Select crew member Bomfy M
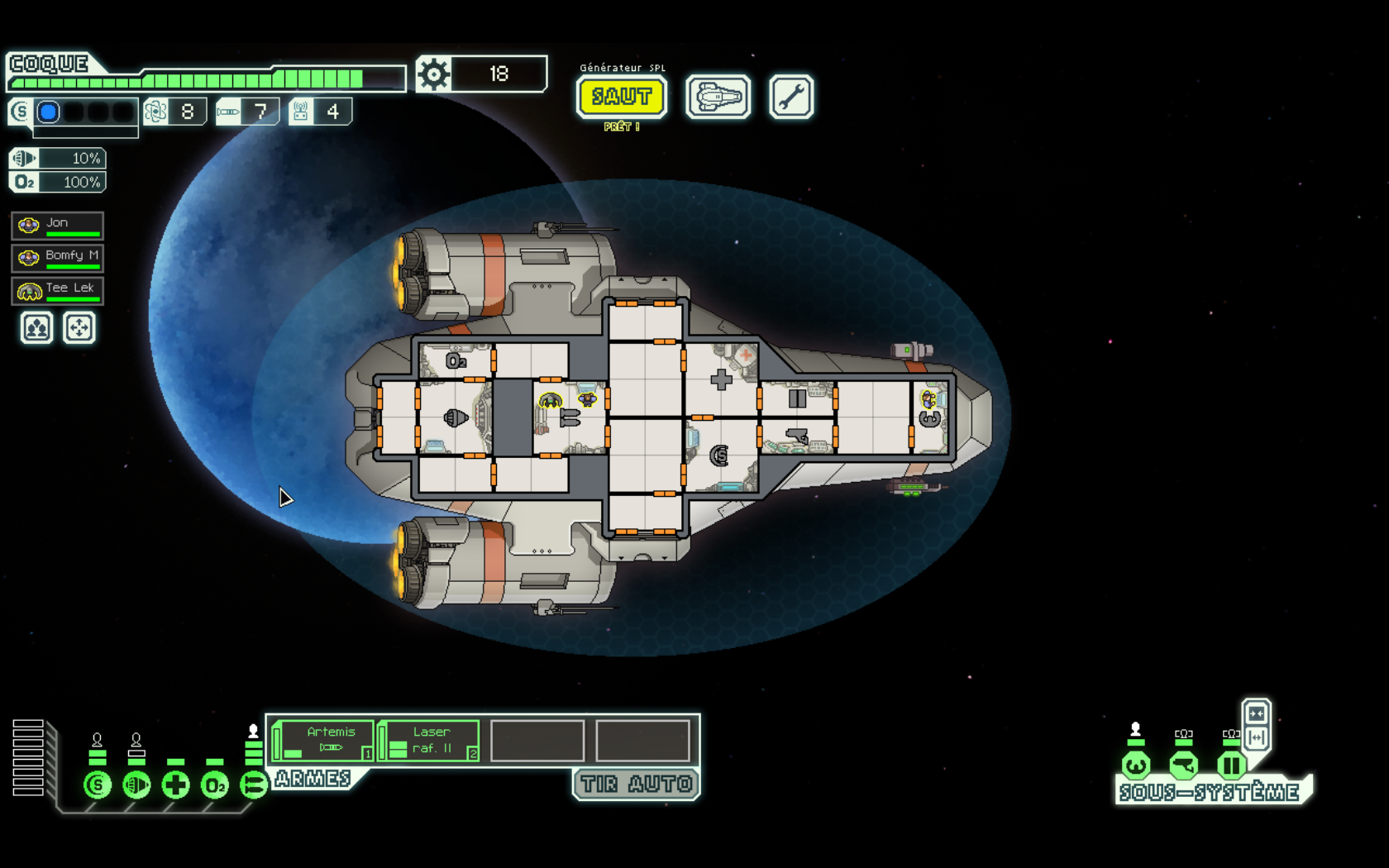Image resolution: width=1389 pixels, height=868 pixels. point(58,257)
